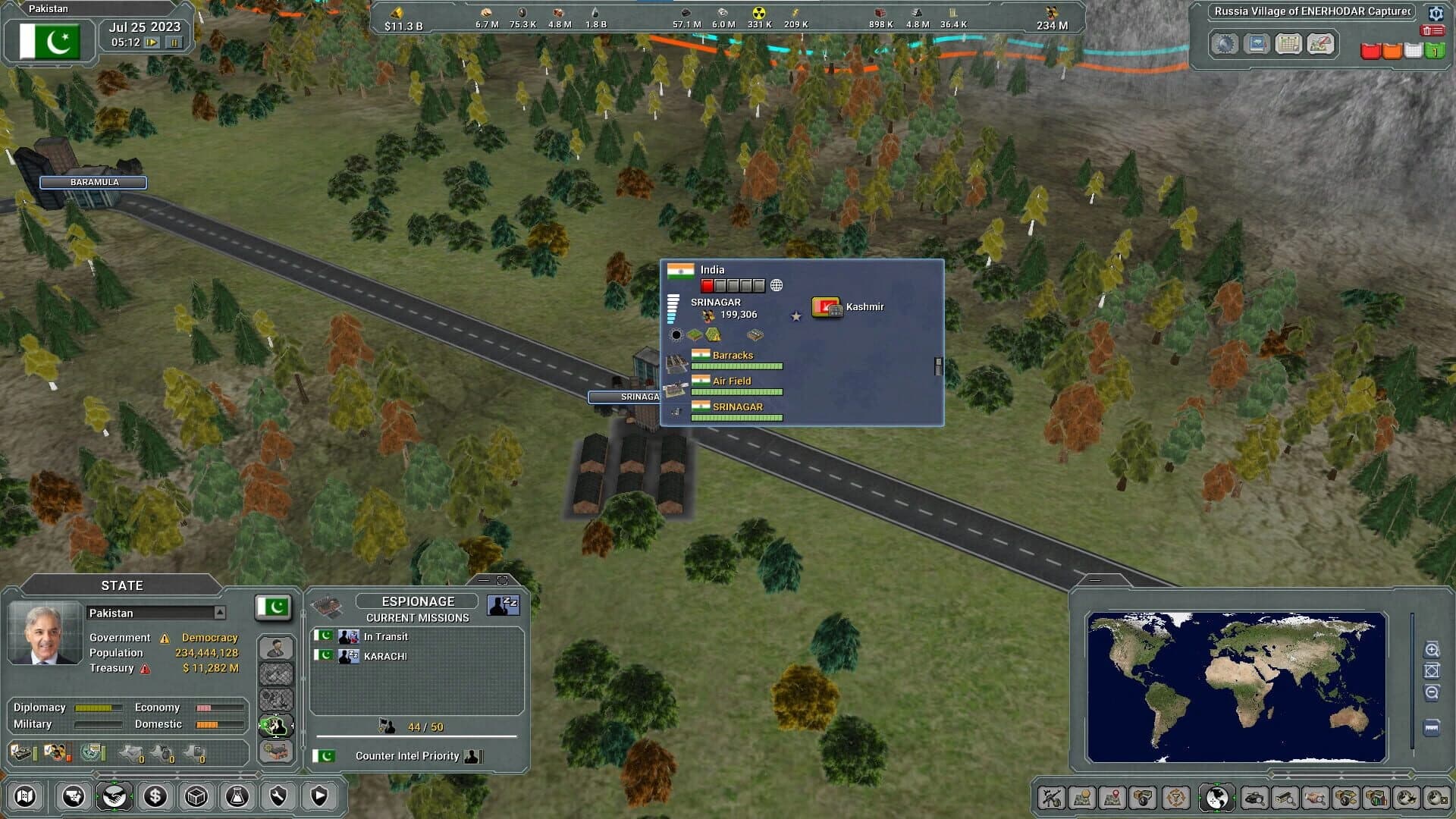
Task: Select the globe targeting espionage icon in bottom-right toolbar
Action: point(1216,797)
